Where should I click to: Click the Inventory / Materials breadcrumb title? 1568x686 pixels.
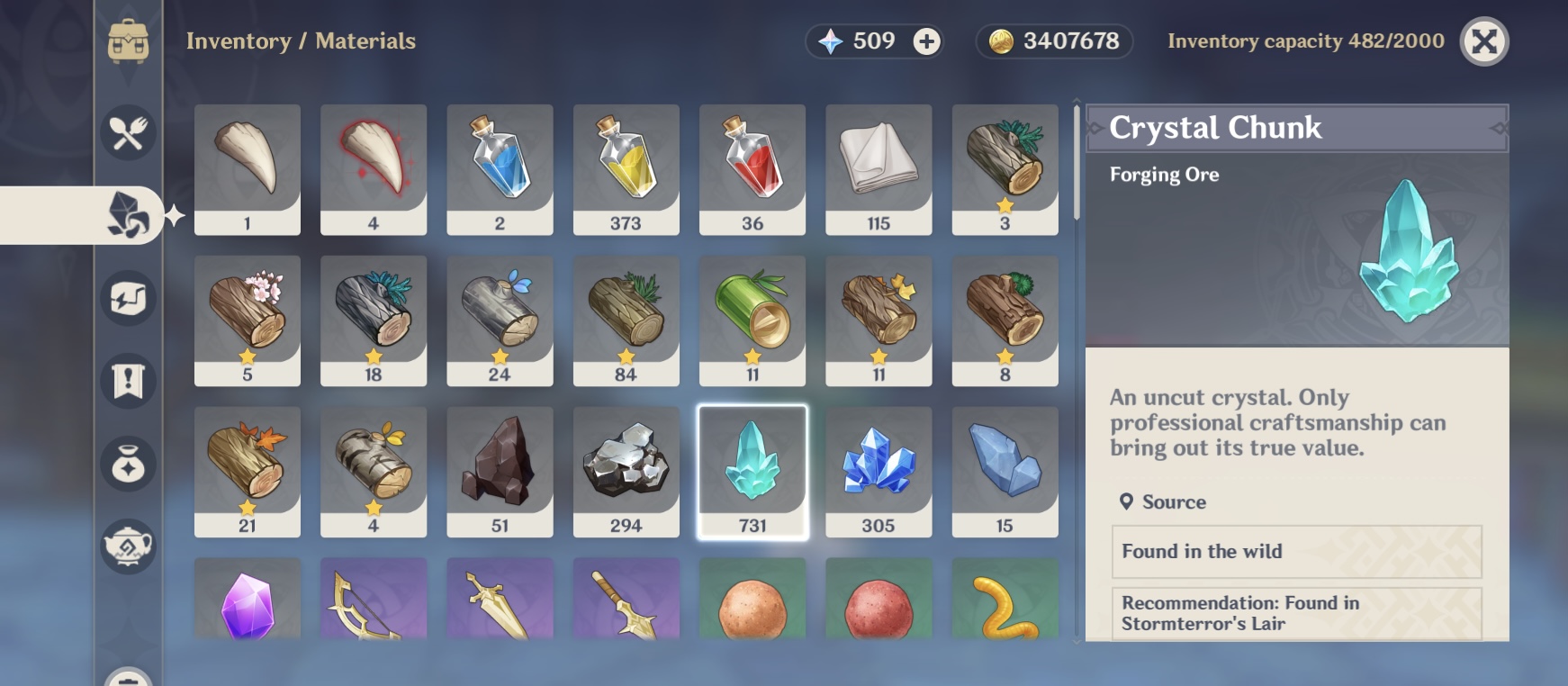click(x=301, y=41)
